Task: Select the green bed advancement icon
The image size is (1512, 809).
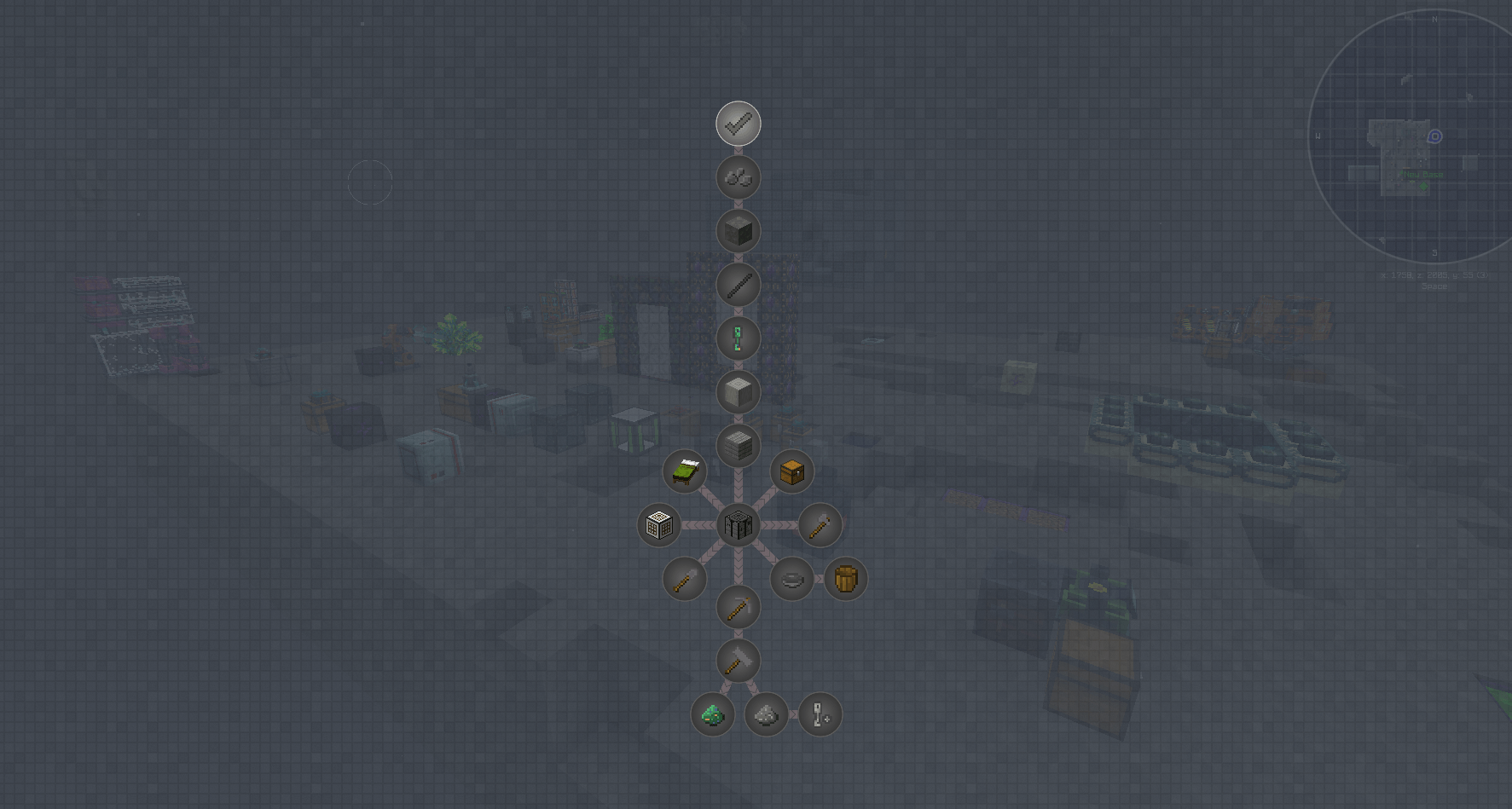Action: click(684, 471)
